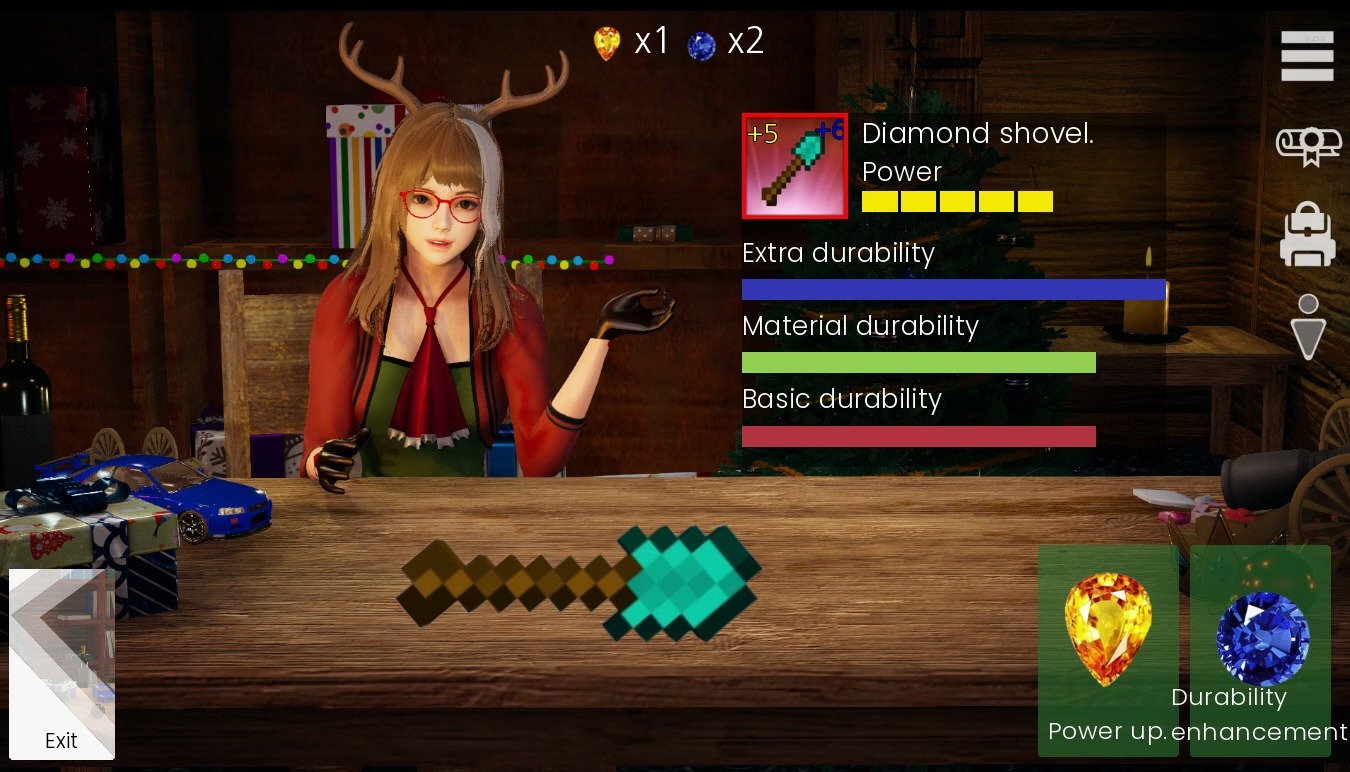
Task: Open the hamburger menu
Action: pos(1307,56)
